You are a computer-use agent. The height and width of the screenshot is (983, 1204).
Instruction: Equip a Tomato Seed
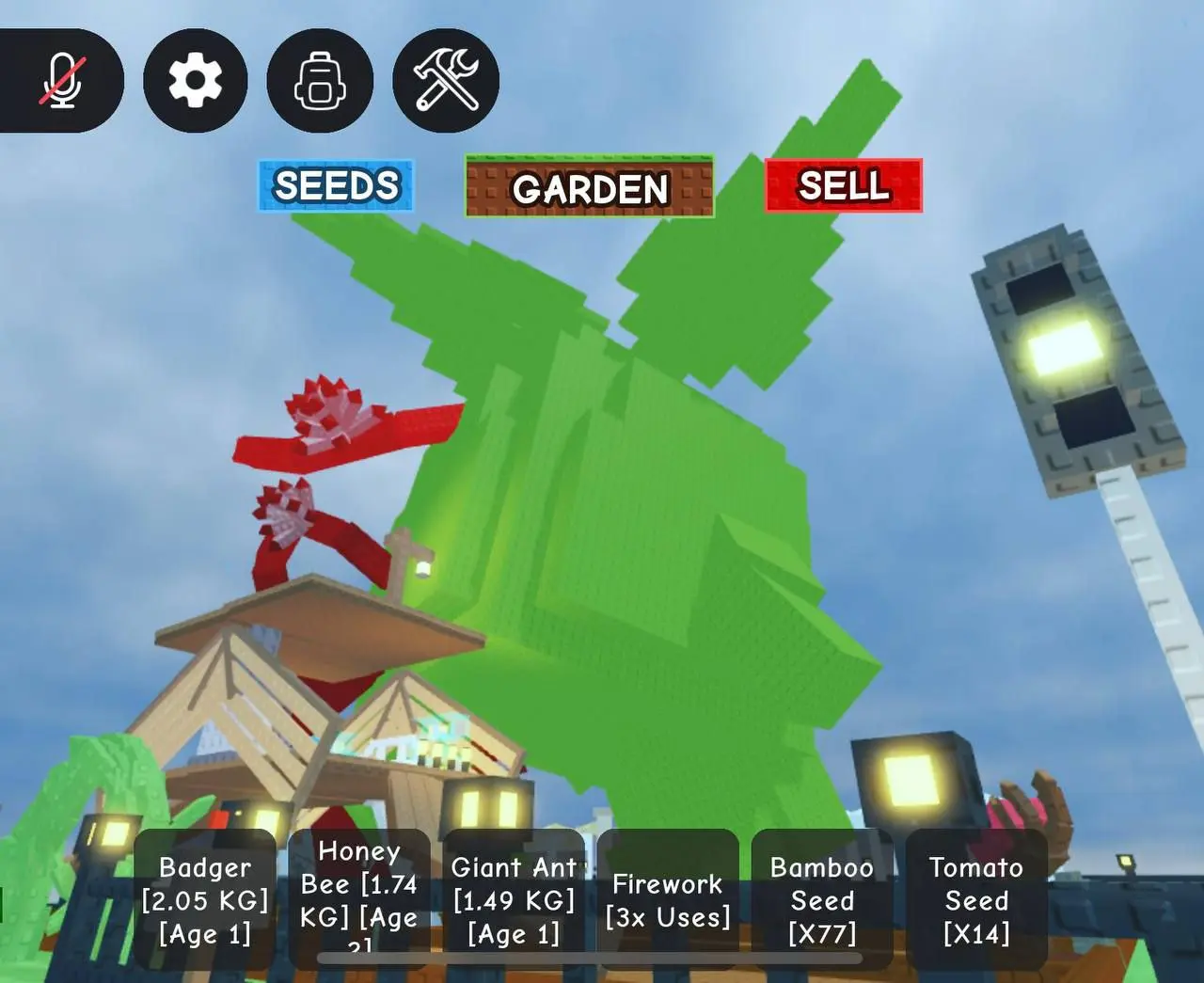click(x=975, y=898)
